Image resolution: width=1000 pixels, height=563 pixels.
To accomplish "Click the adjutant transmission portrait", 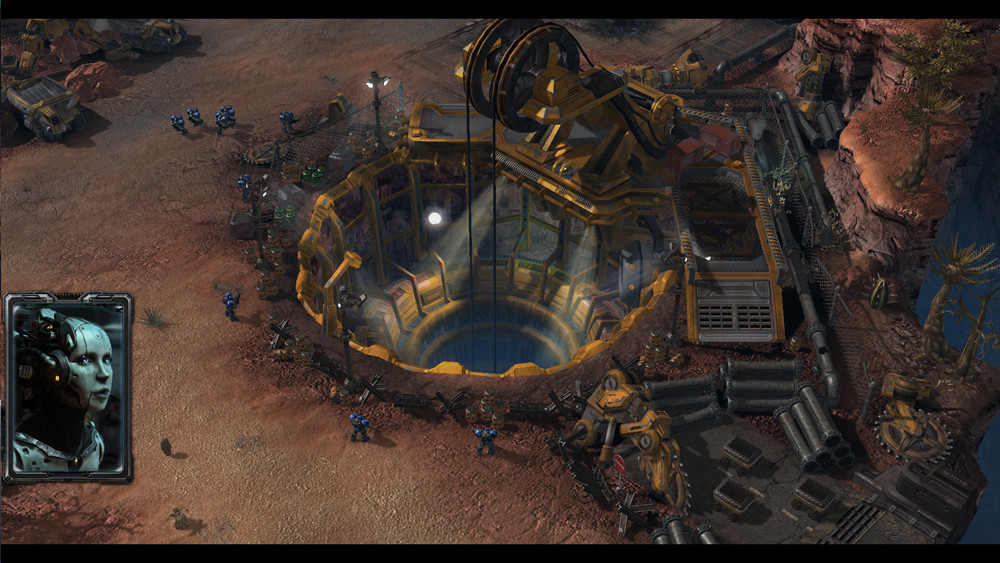I will click(x=68, y=387).
